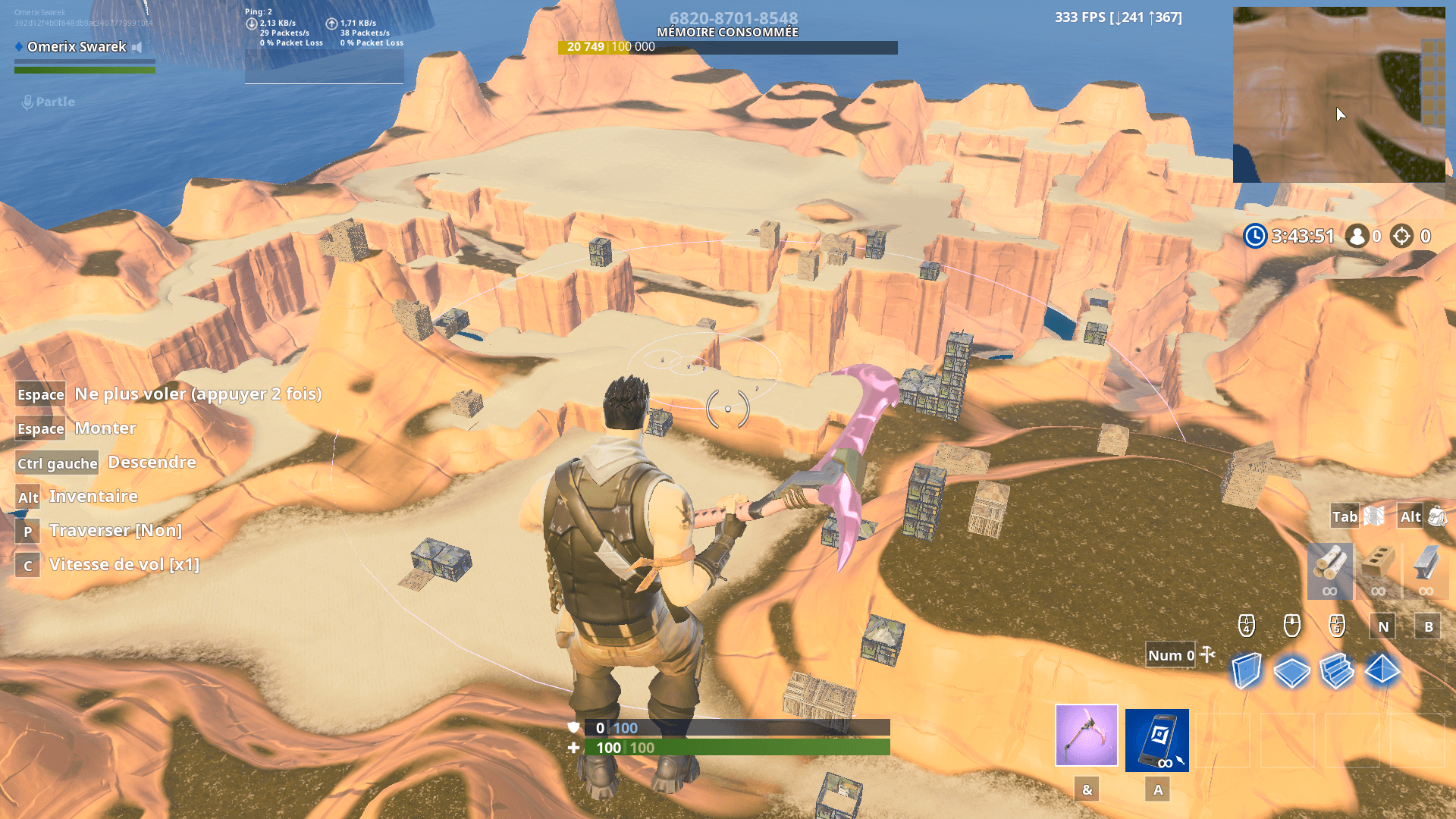The image size is (1456, 819).
Task: Select the pyramid roof building piece
Action: click(x=1382, y=670)
